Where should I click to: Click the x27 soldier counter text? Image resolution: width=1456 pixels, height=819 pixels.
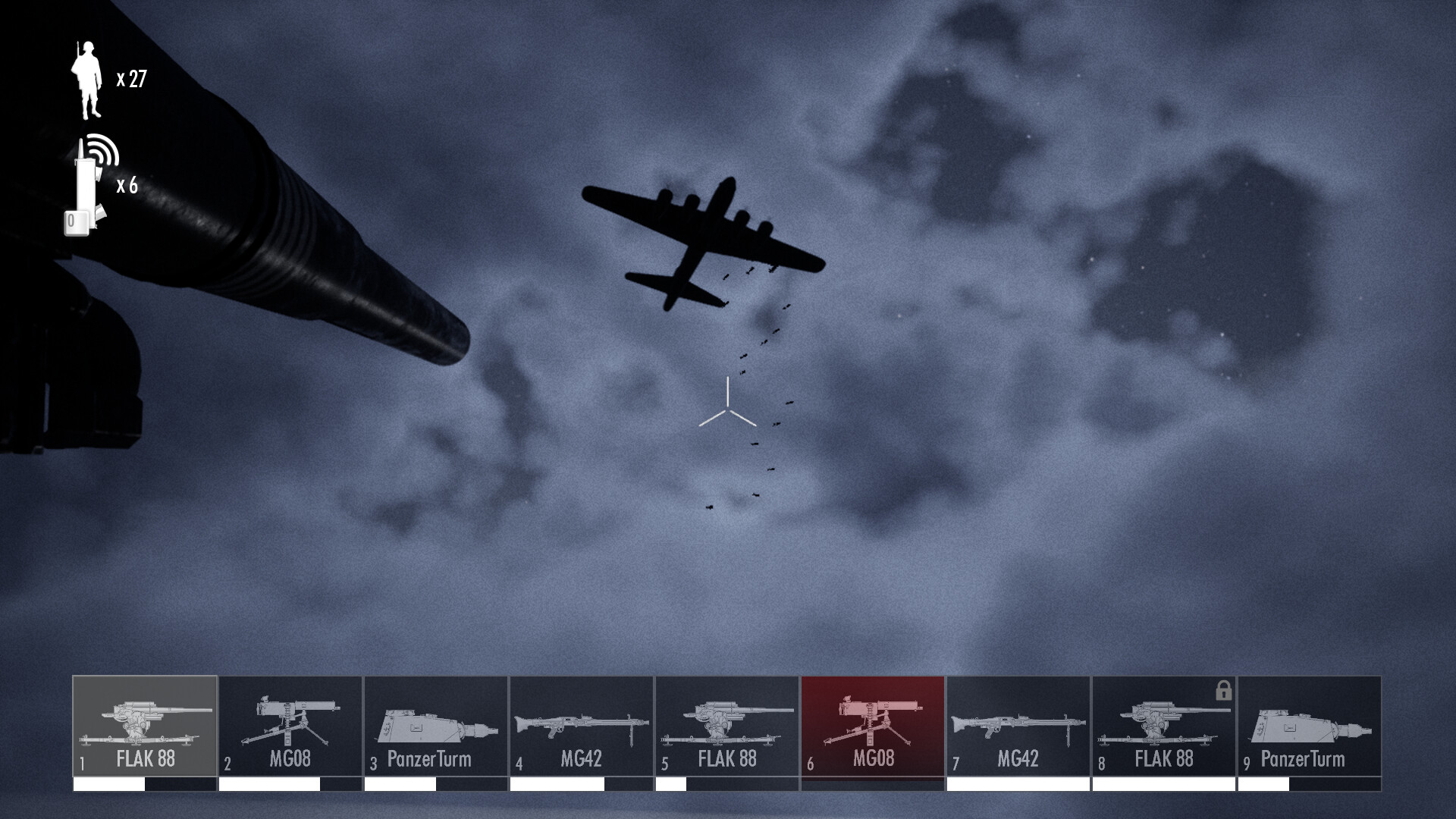pos(132,77)
